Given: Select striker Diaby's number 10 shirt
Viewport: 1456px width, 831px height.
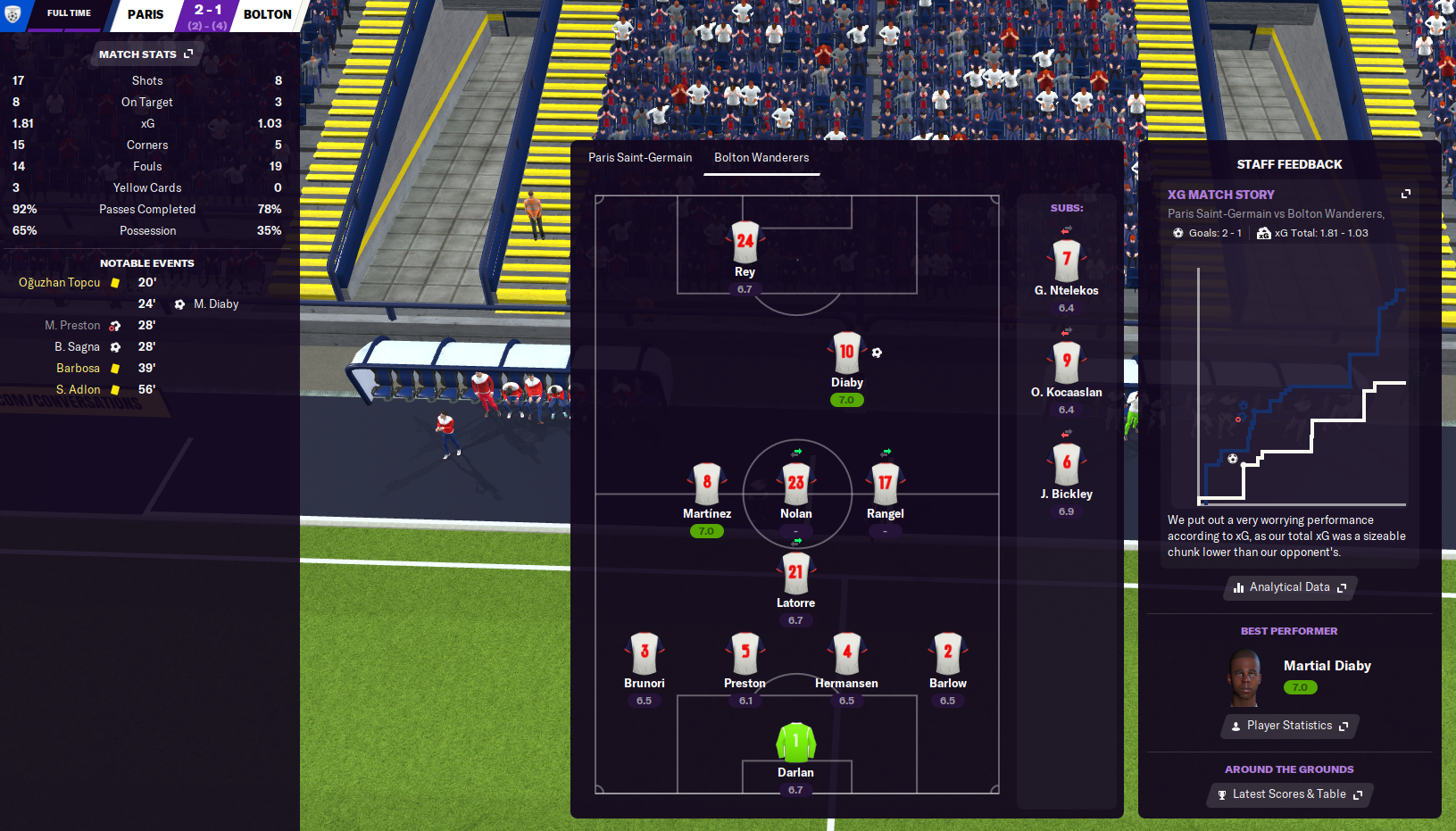Looking at the screenshot, I should point(846,353).
